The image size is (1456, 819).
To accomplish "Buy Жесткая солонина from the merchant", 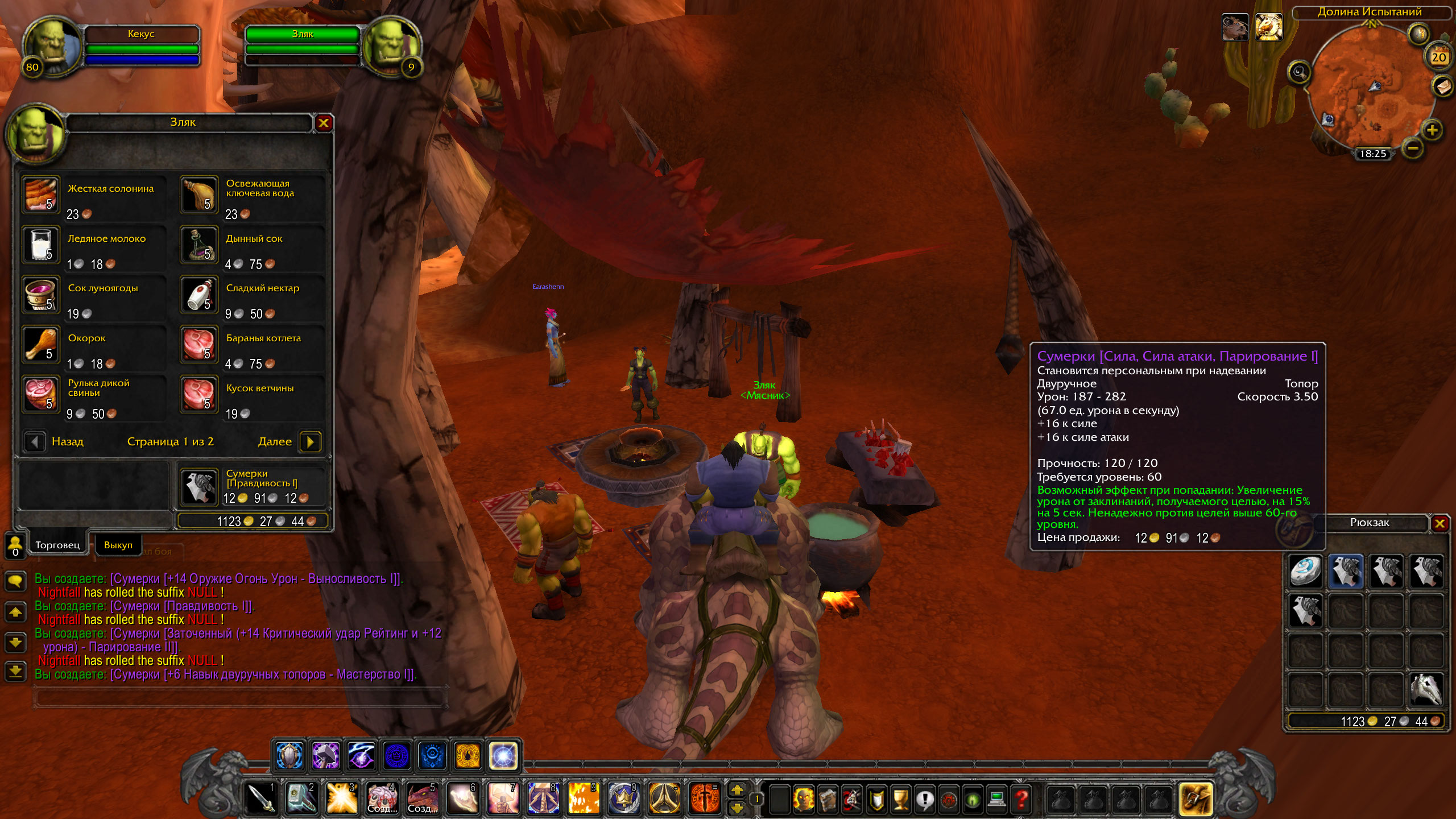I will tap(41, 195).
